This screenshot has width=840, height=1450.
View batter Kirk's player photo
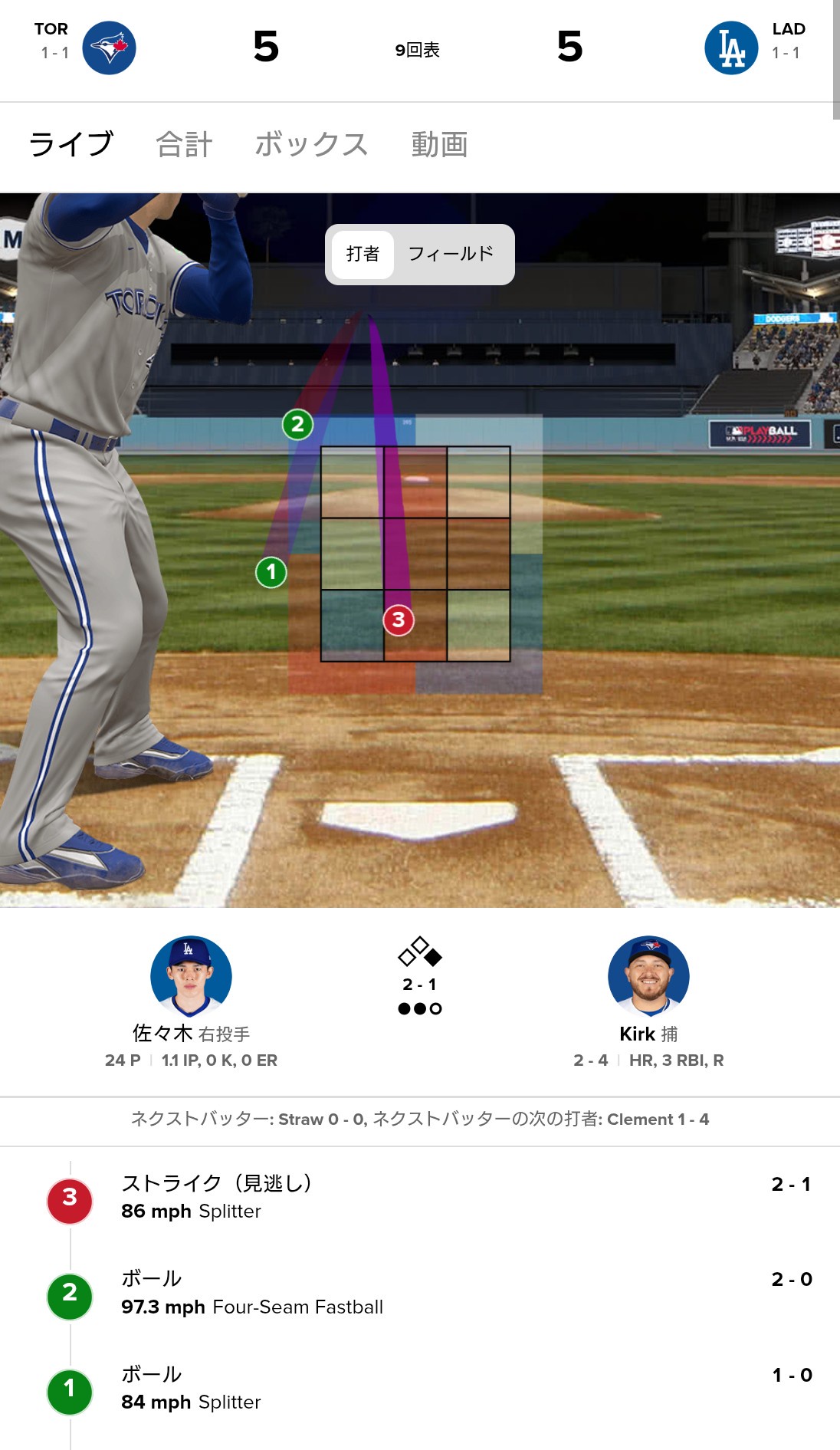pos(648,975)
